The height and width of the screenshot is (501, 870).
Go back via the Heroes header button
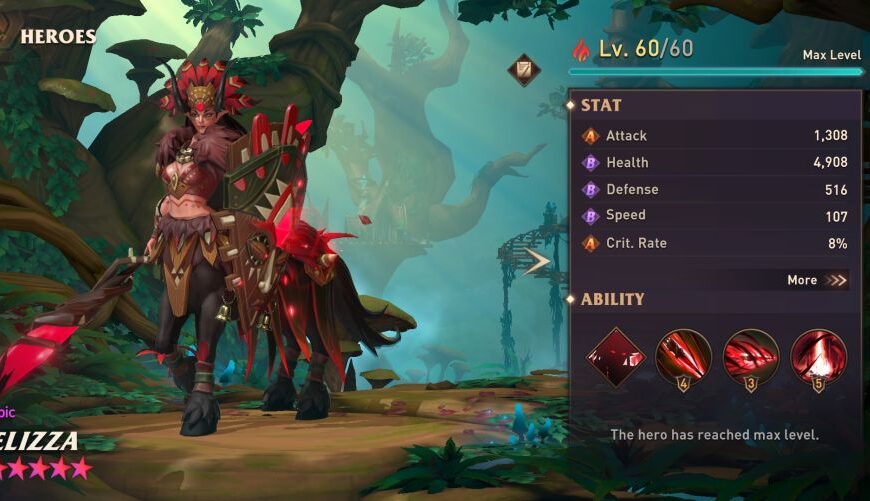pyautogui.click(x=50, y=37)
